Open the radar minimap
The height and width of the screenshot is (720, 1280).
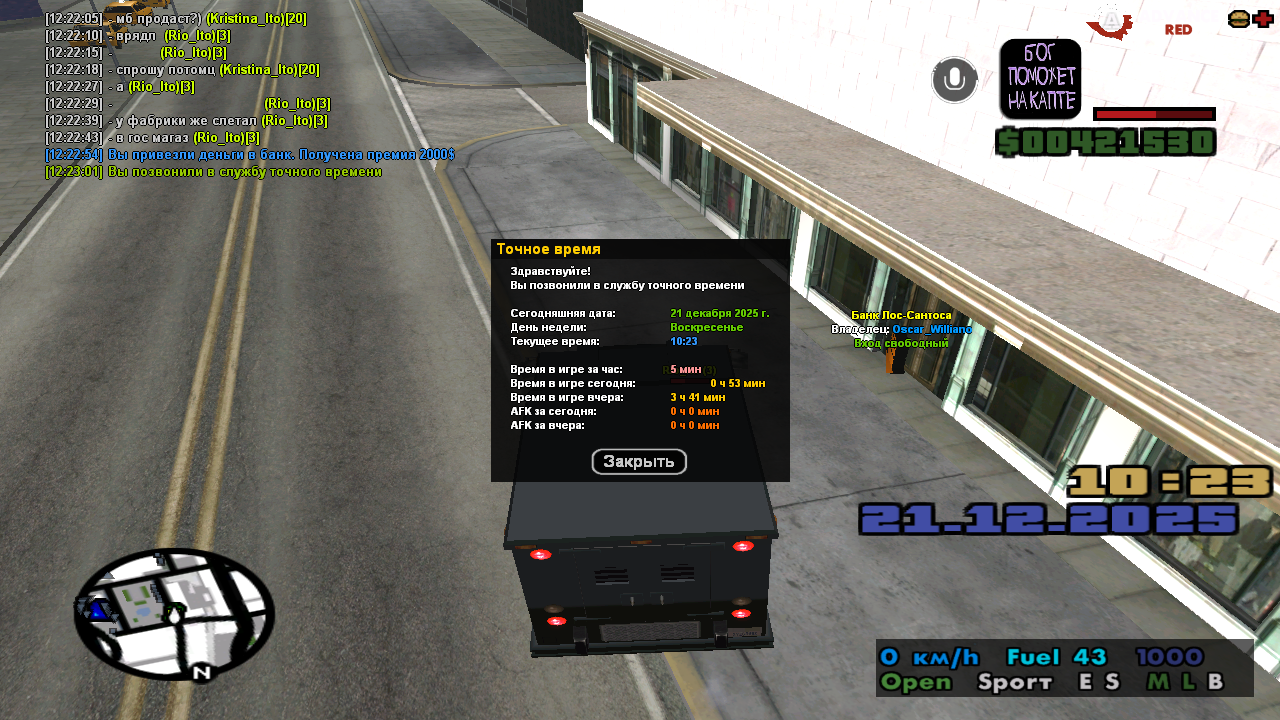coord(174,614)
